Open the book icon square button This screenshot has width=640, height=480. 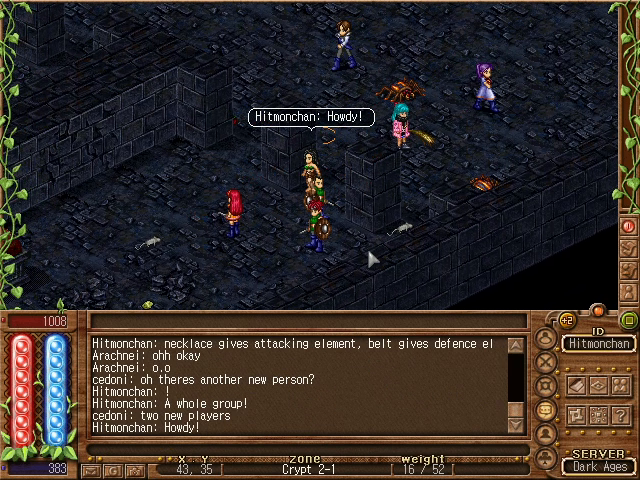click(x=577, y=385)
